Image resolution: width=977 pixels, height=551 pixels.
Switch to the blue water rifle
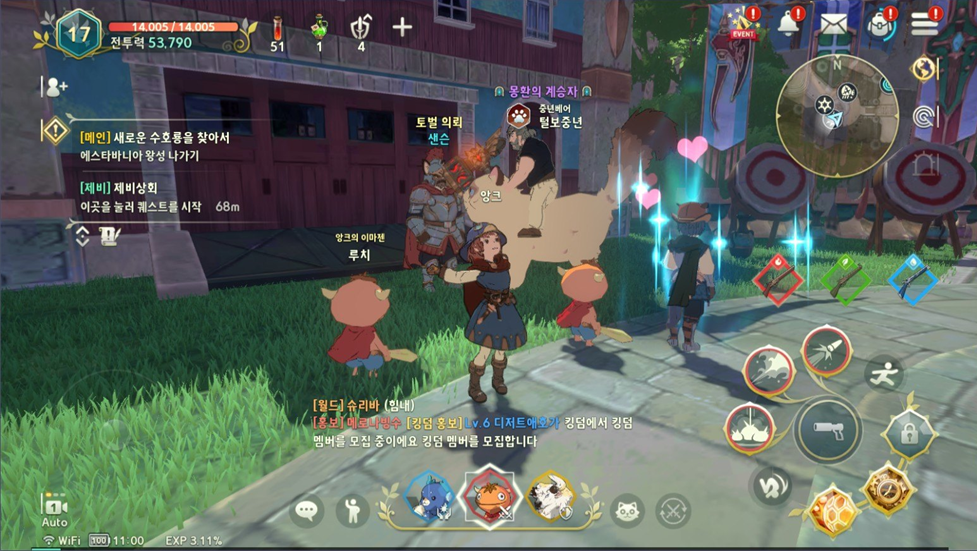click(912, 279)
